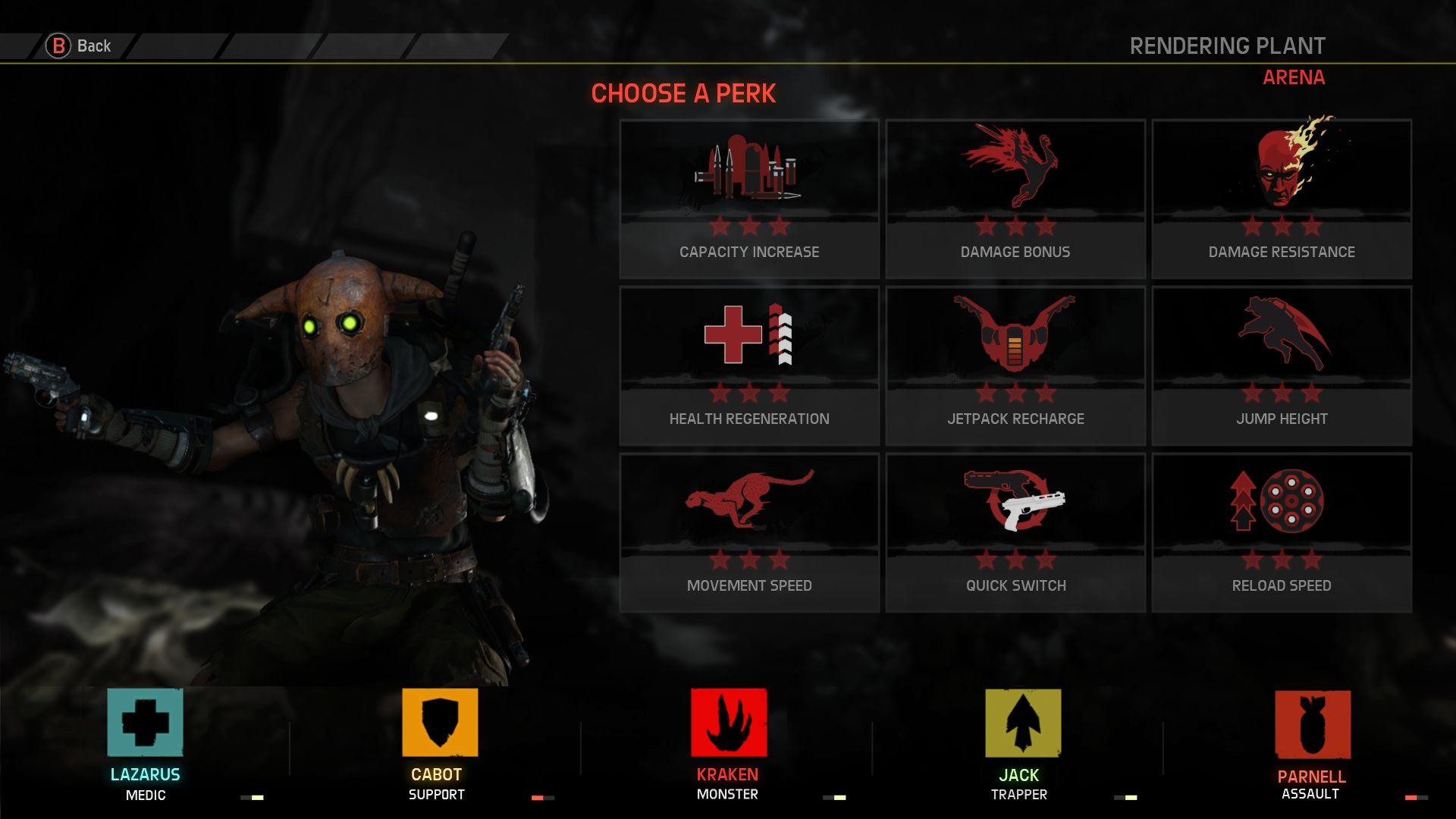The image size is (1456, 819).
Task: Select the Jump Height perk icon
Action: [1281, 343]
